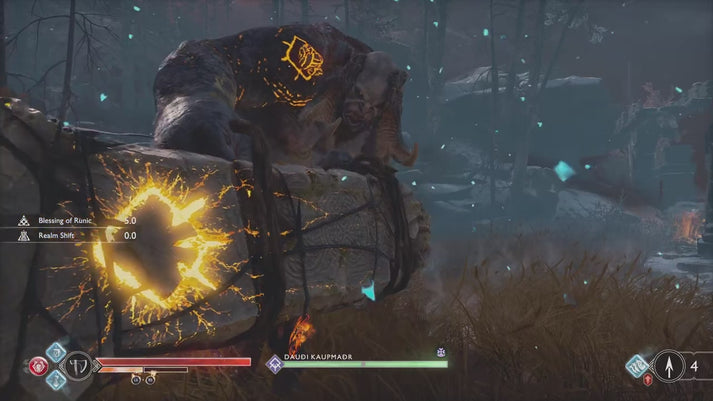Activate the red Spartan Rage icon

[39, 365]
